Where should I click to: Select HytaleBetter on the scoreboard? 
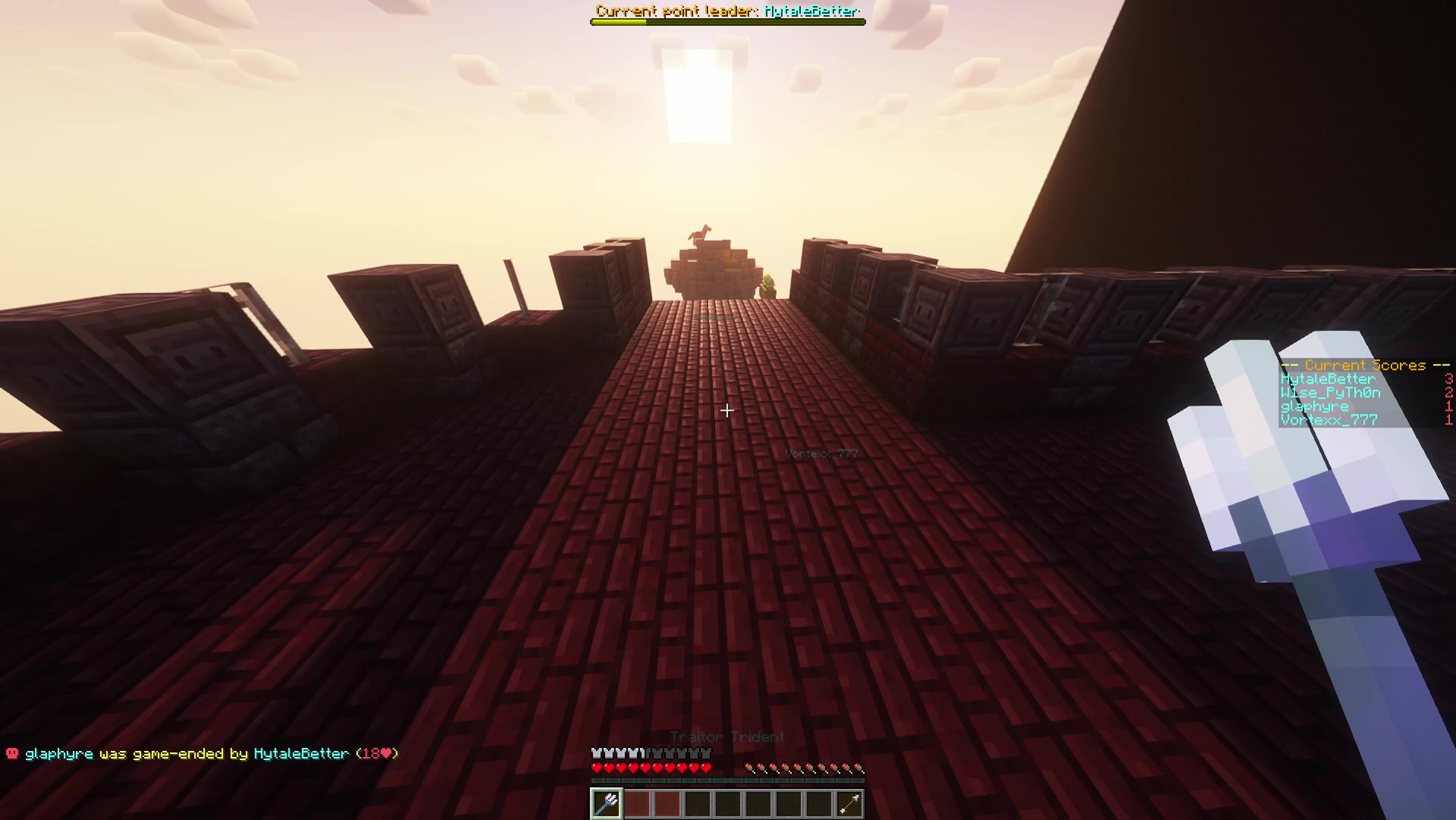1327,378
